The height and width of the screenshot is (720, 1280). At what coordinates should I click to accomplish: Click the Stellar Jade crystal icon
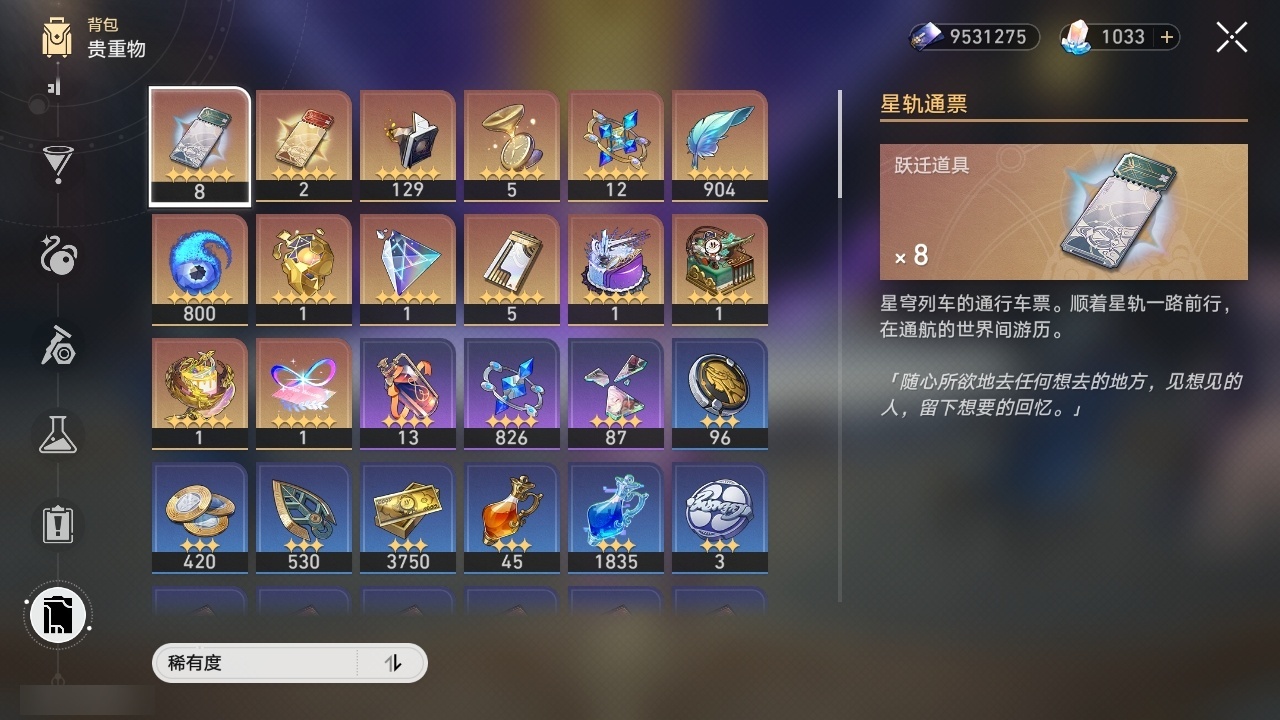pyautogui.click(x=1076, y=37)
